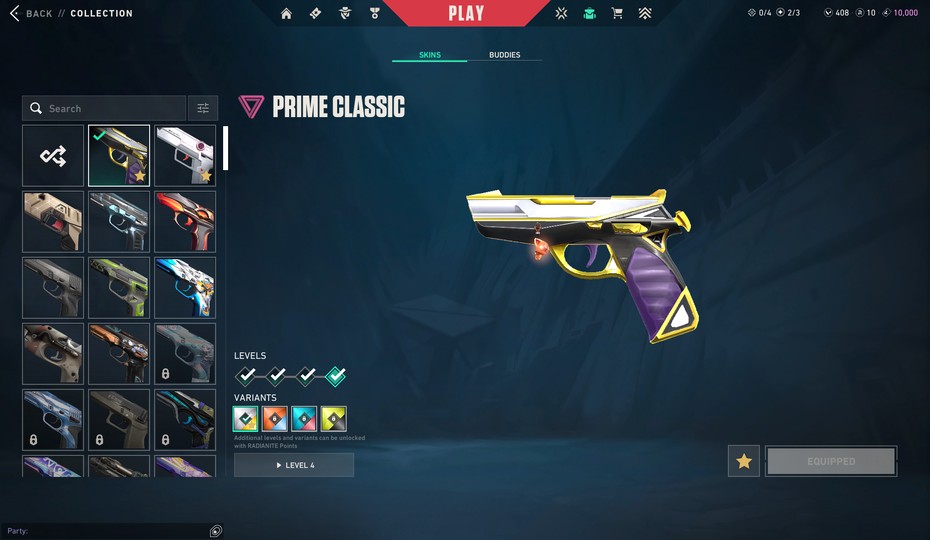The width and height of the screenshot is (930, 540).
Task: Open the store shopping cart icon
Action: point(617,14)
